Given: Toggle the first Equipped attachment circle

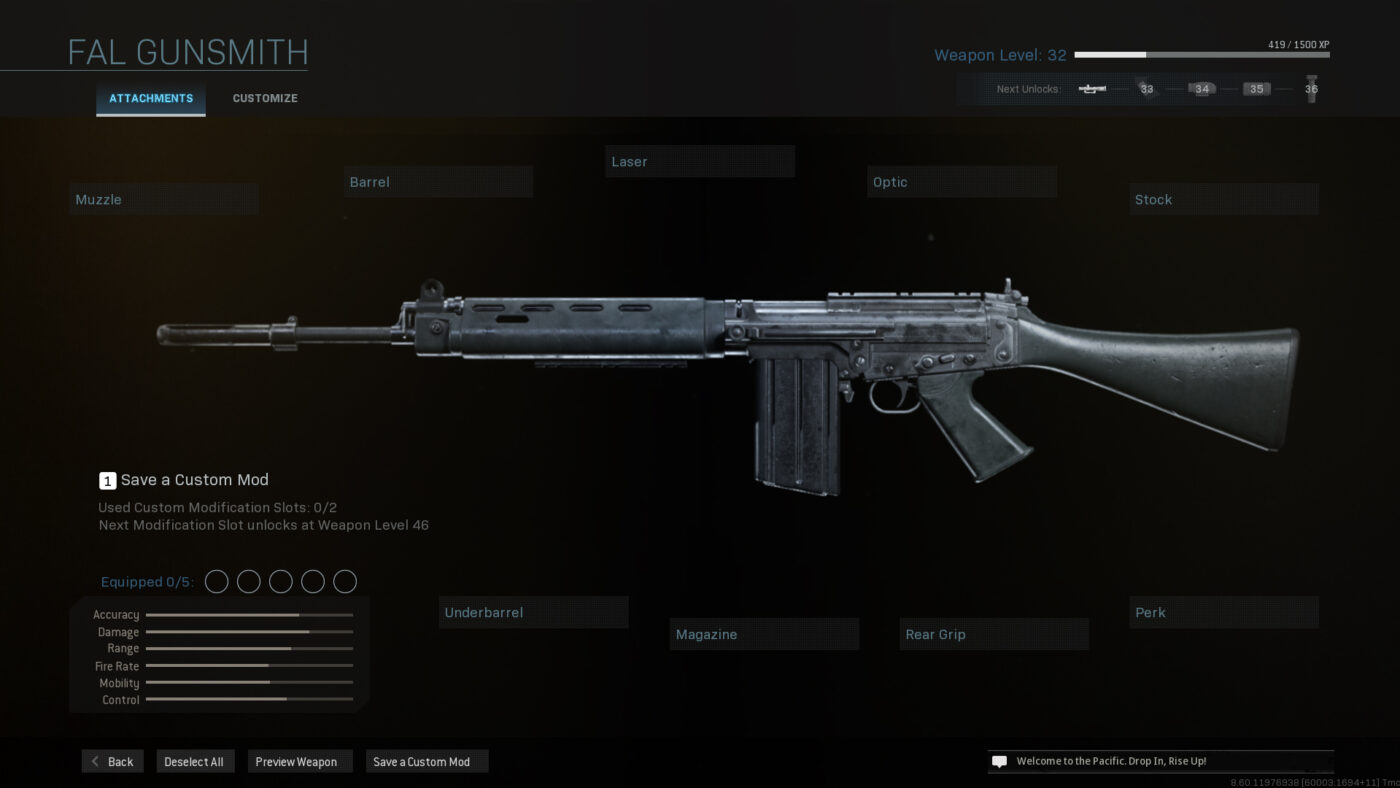Looking at the screenshot, I should (x=216, y=581).
